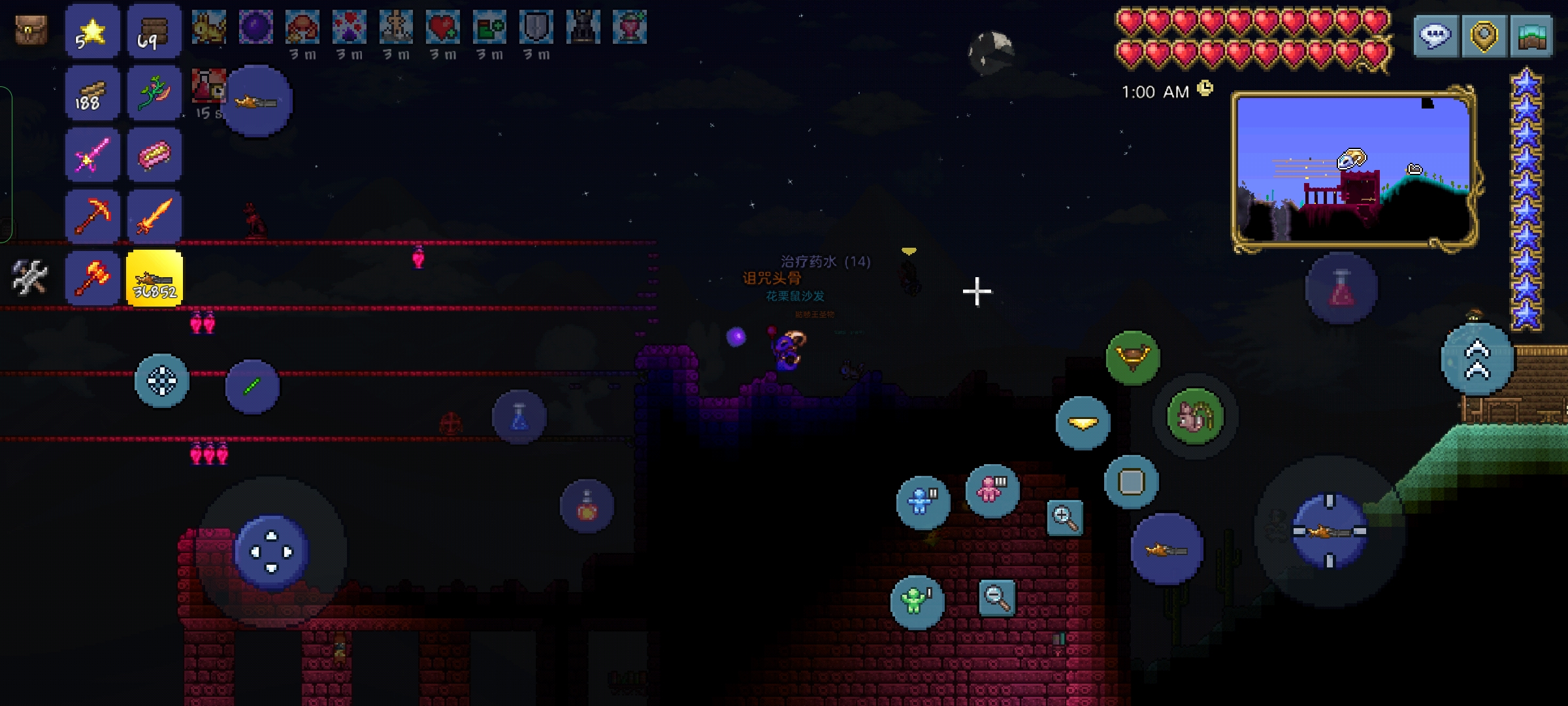Open the chat speech bubble button
This screenshot has width=1568, height=706.
[x=1435, y=35]
